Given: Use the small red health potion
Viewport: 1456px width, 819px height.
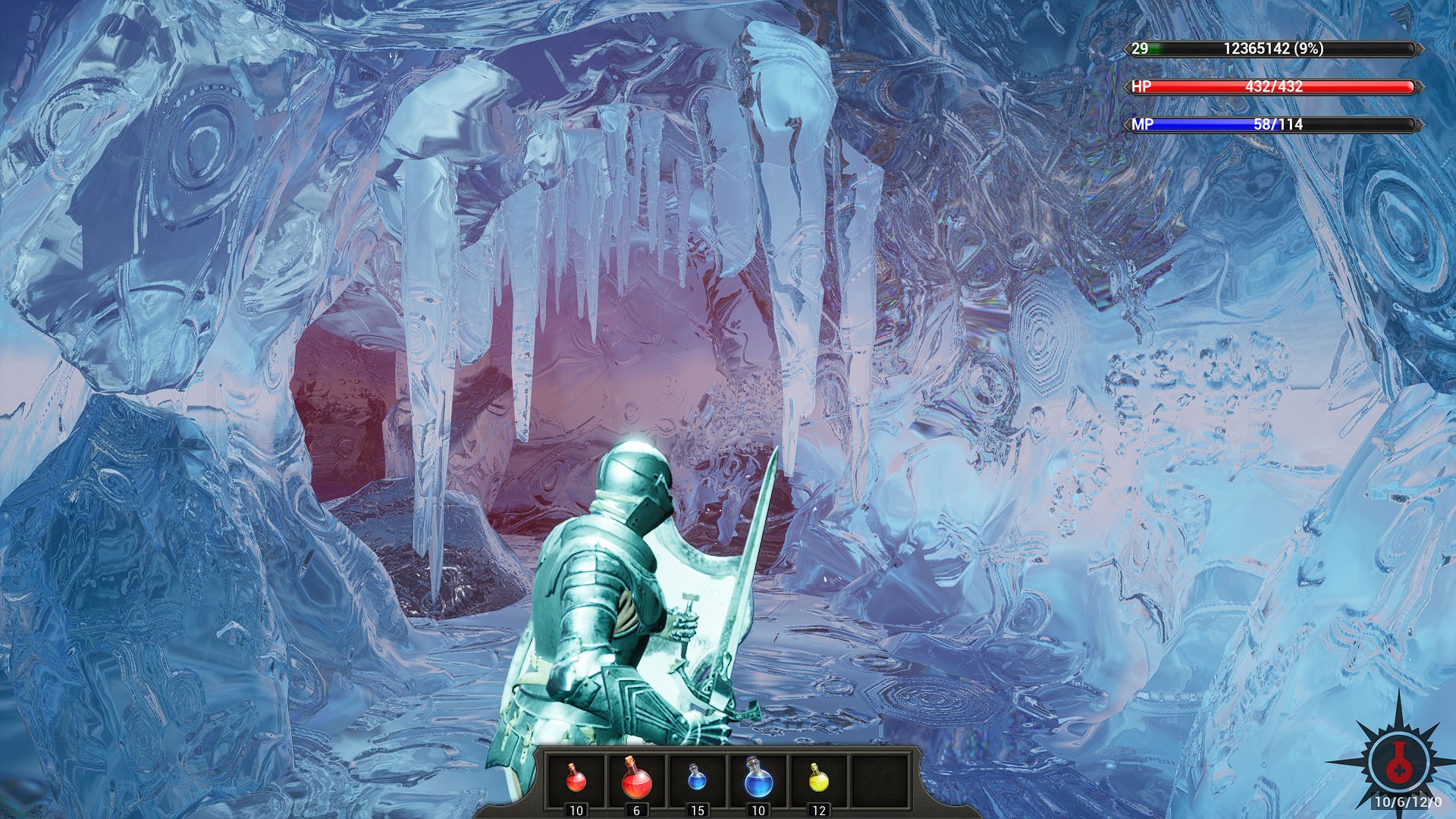Looking at the screenshot, I should 576,779.
